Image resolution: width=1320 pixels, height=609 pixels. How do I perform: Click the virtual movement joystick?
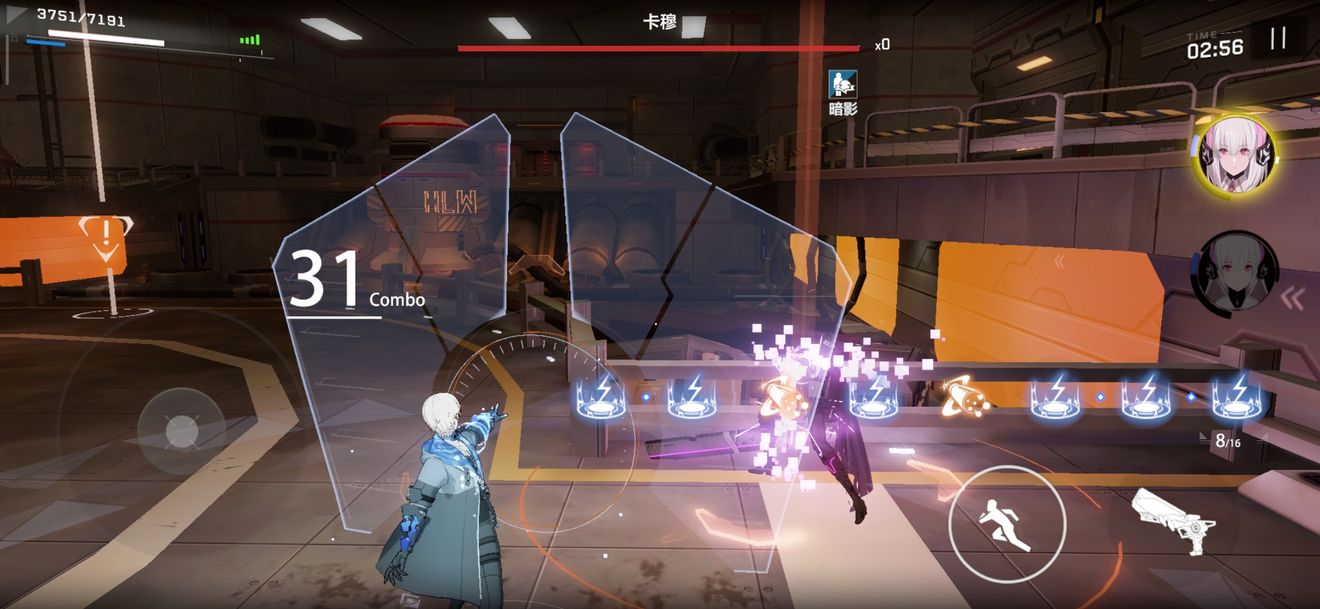(181, 430)
